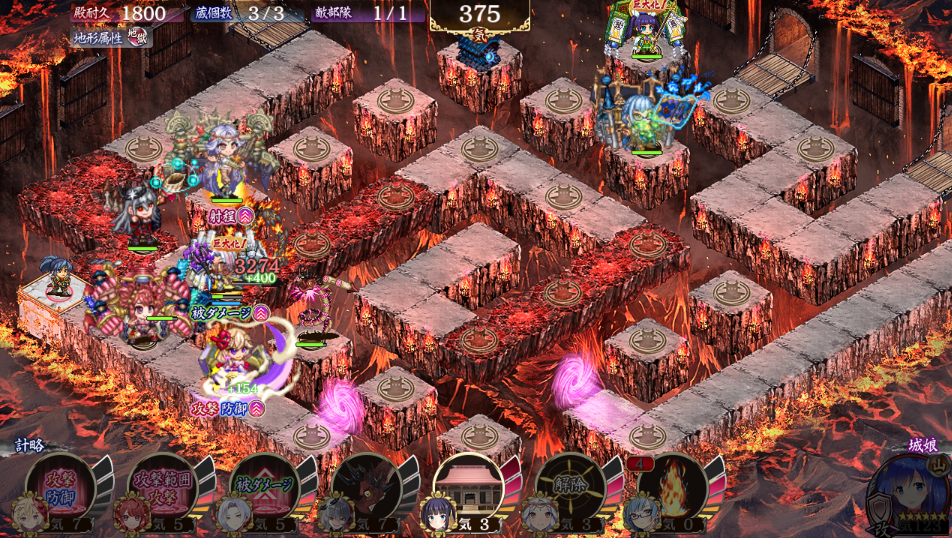The width and height of the screenshot is (952, 538).
Task: Open the blue-haired 城娘 portrait
Action: click(903, 491)
